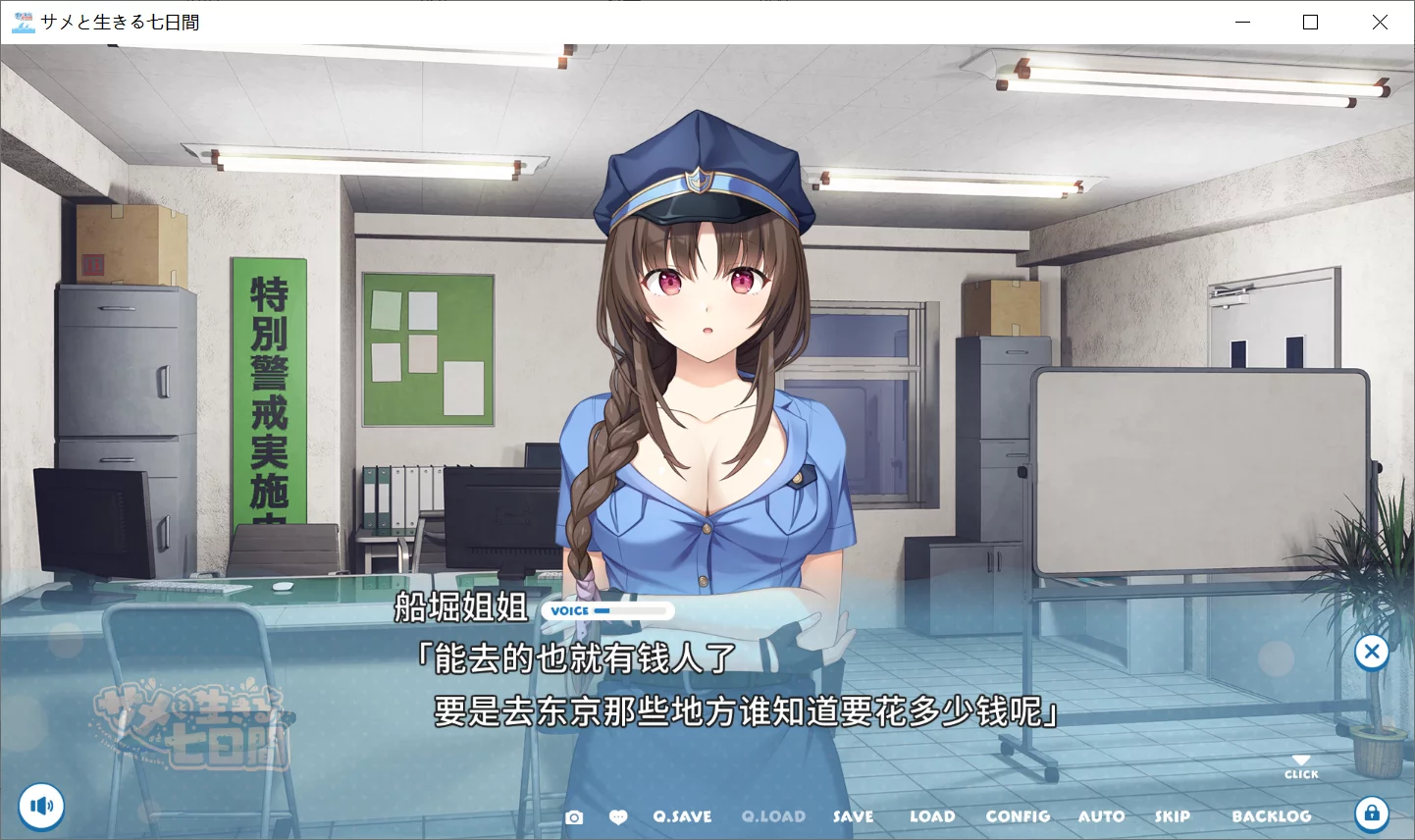This screenshot has height=840, width=1415.
Task: Open the BACKLOG text history
Action: click(1273, 815)
